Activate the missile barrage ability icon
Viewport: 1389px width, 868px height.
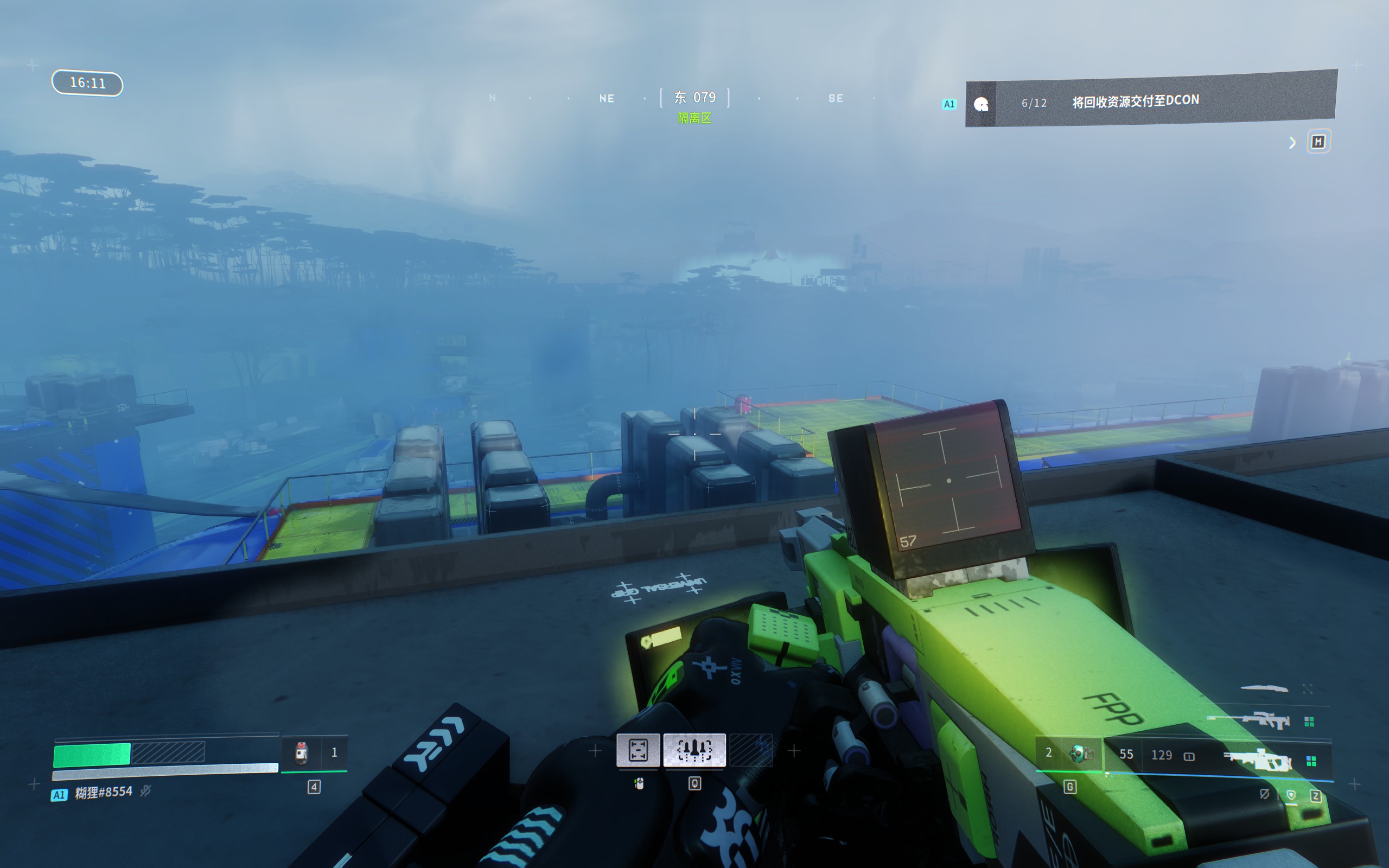pyautogui.click(x=694, y=750)
